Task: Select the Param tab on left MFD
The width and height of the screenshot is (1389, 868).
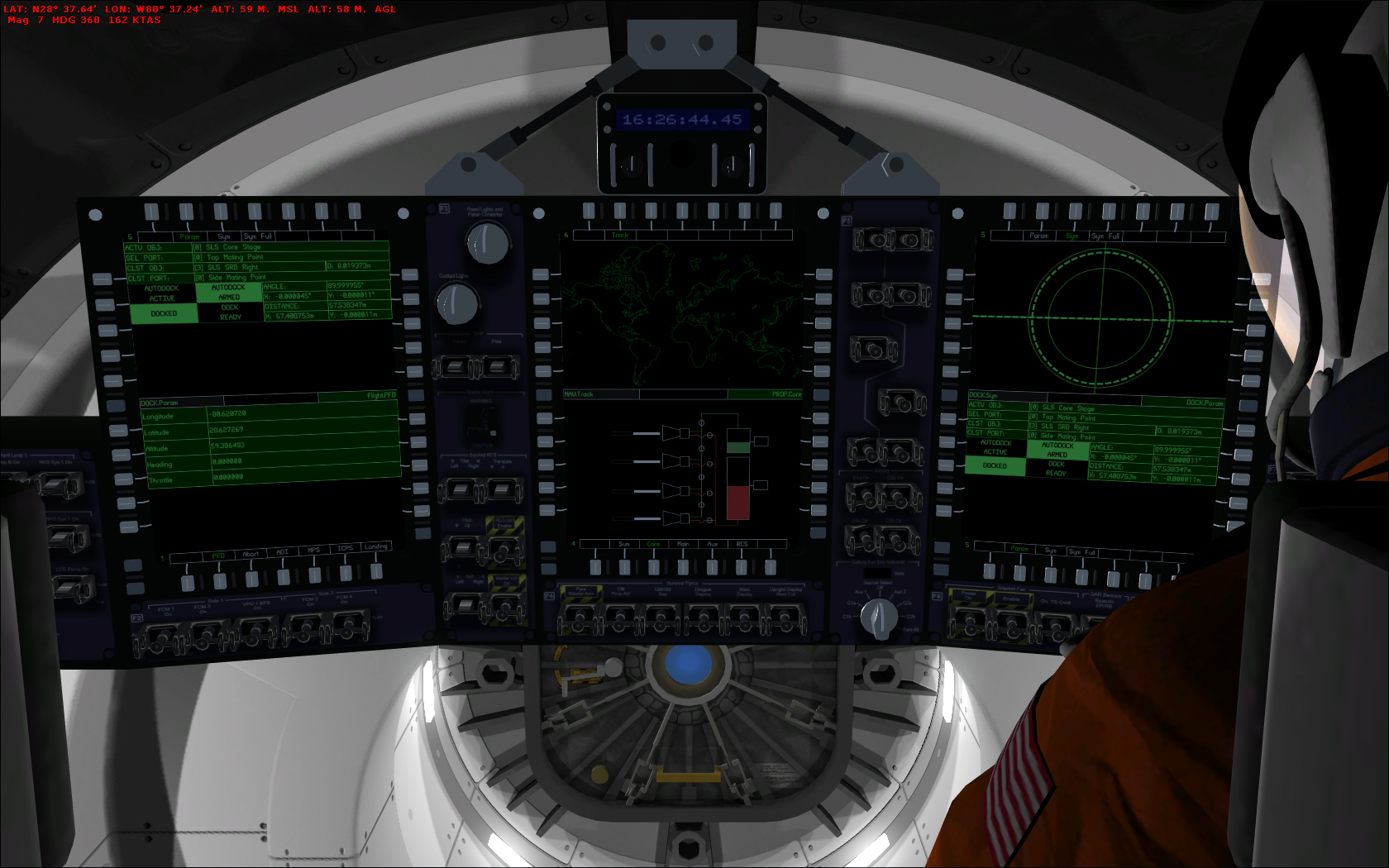Action: (192, 236)
